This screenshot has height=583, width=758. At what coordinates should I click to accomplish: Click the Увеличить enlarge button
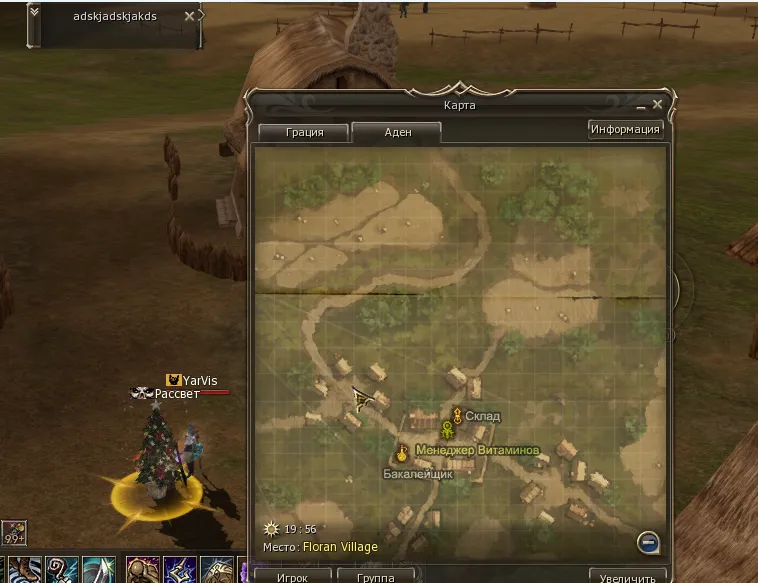coord(627,577)
